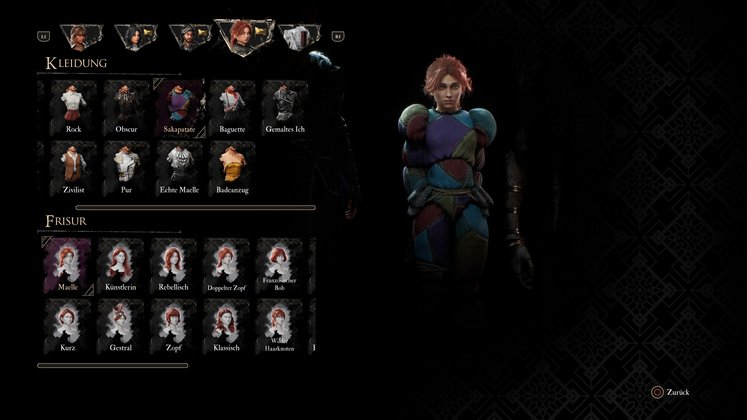Select the Doppelter Zopf hairstyle
The height and width of the screenshot is (420, 747).
(227, 263)
